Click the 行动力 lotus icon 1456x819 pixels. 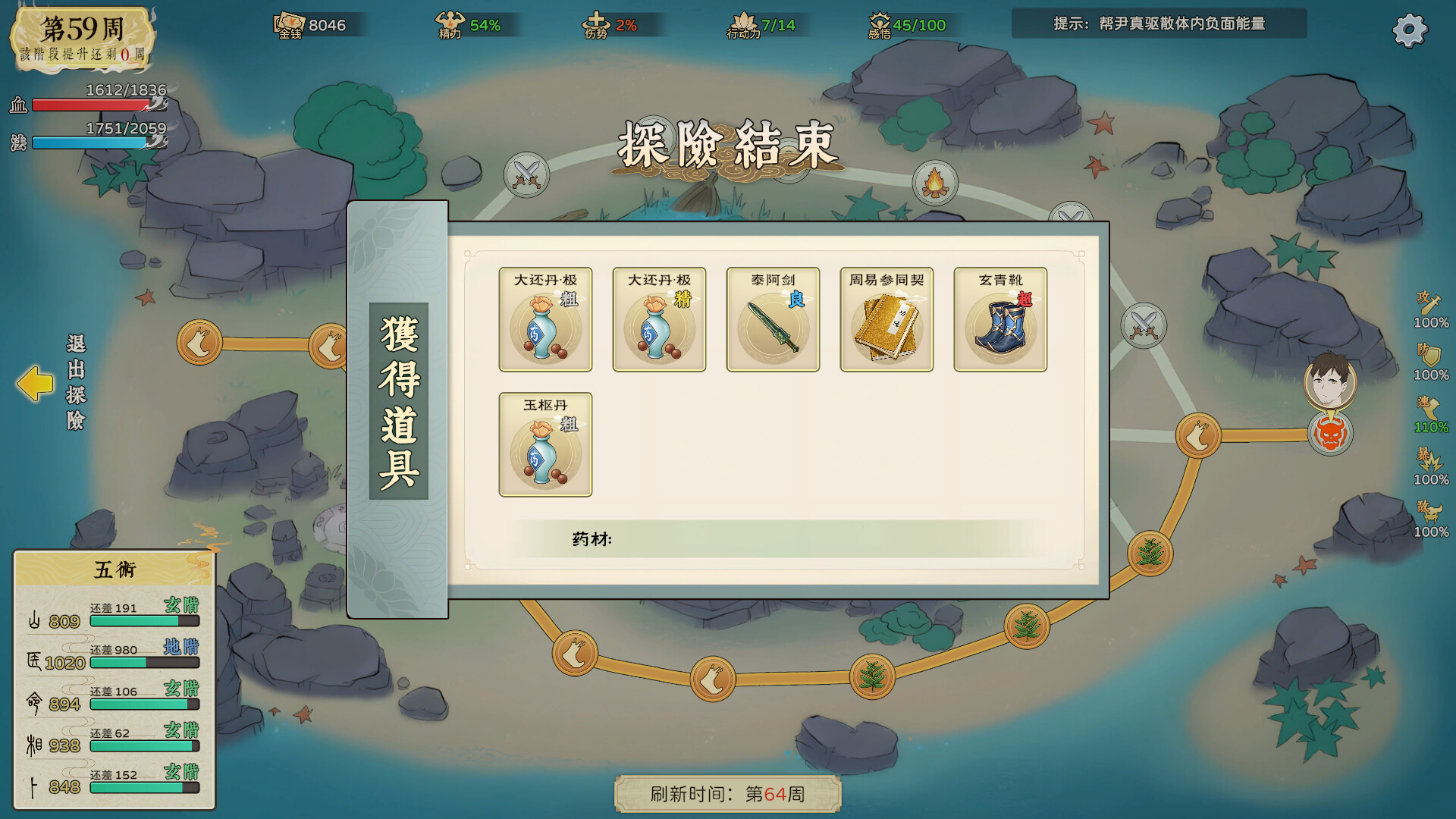pyautogui.click(x=745, y=23)
